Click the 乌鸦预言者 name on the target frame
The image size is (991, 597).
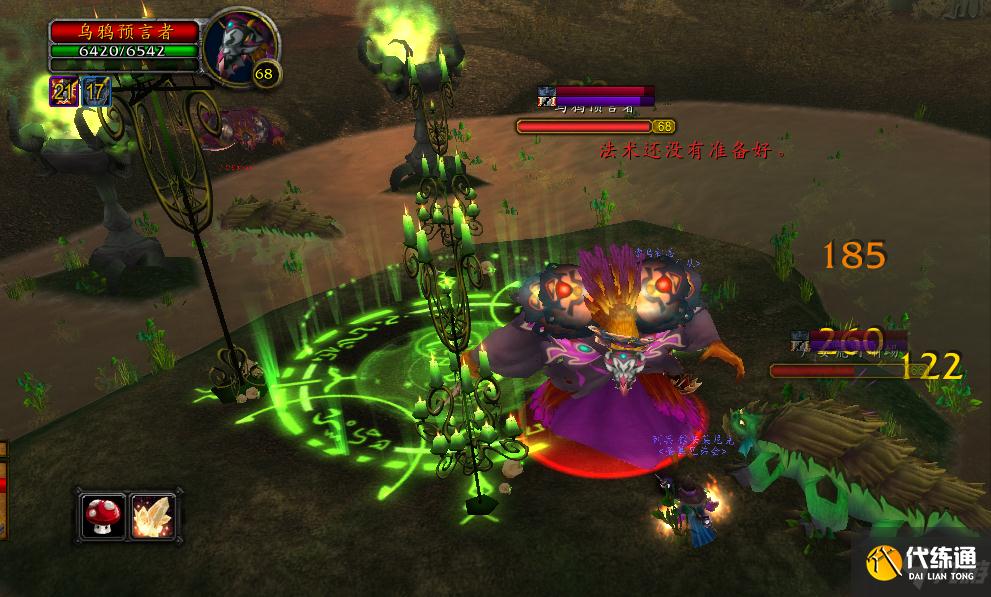[124, 31]
